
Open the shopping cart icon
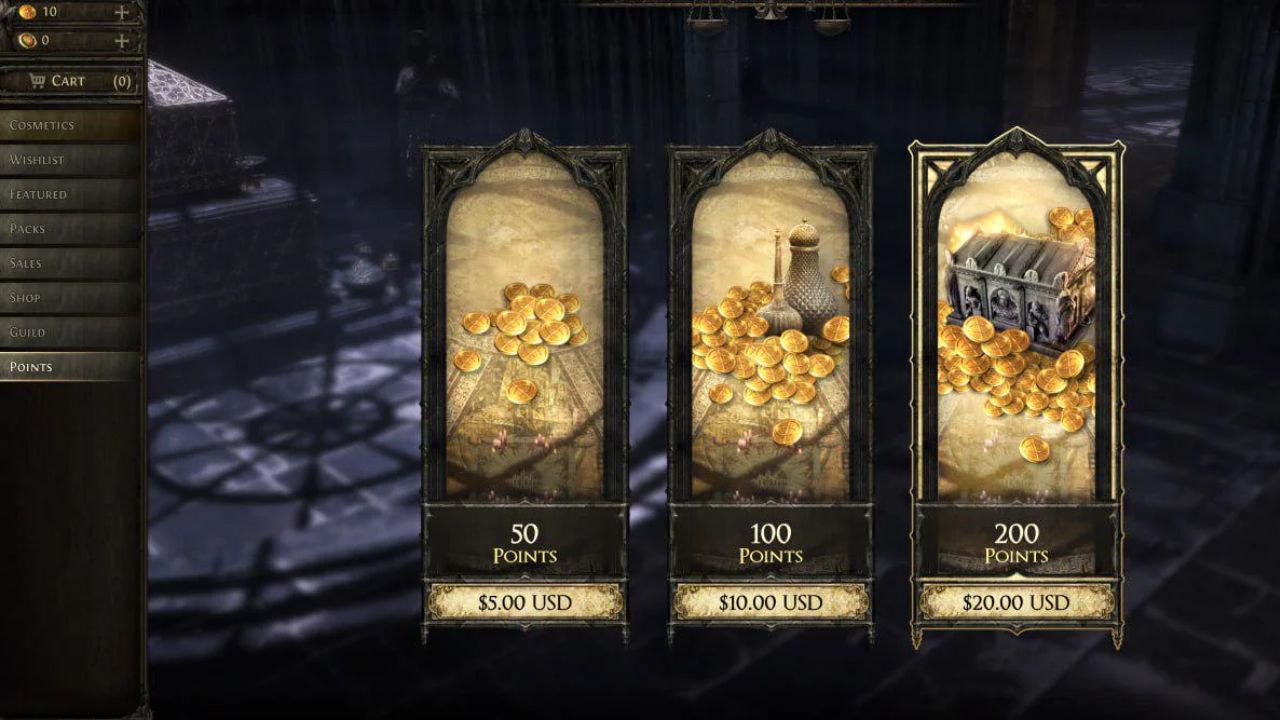[39, 81]
